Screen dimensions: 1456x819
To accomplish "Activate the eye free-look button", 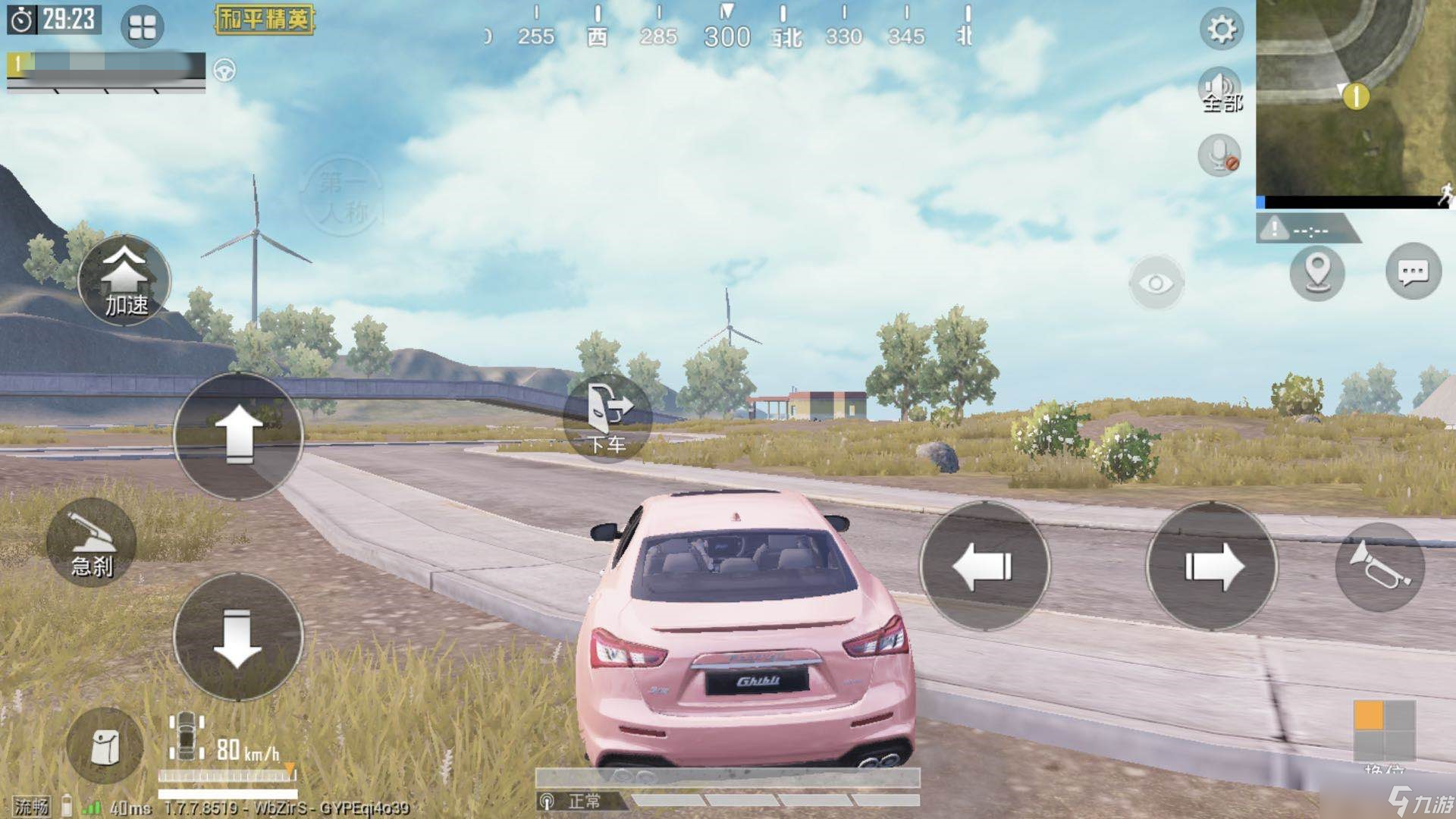I will tap(1156, 284).
